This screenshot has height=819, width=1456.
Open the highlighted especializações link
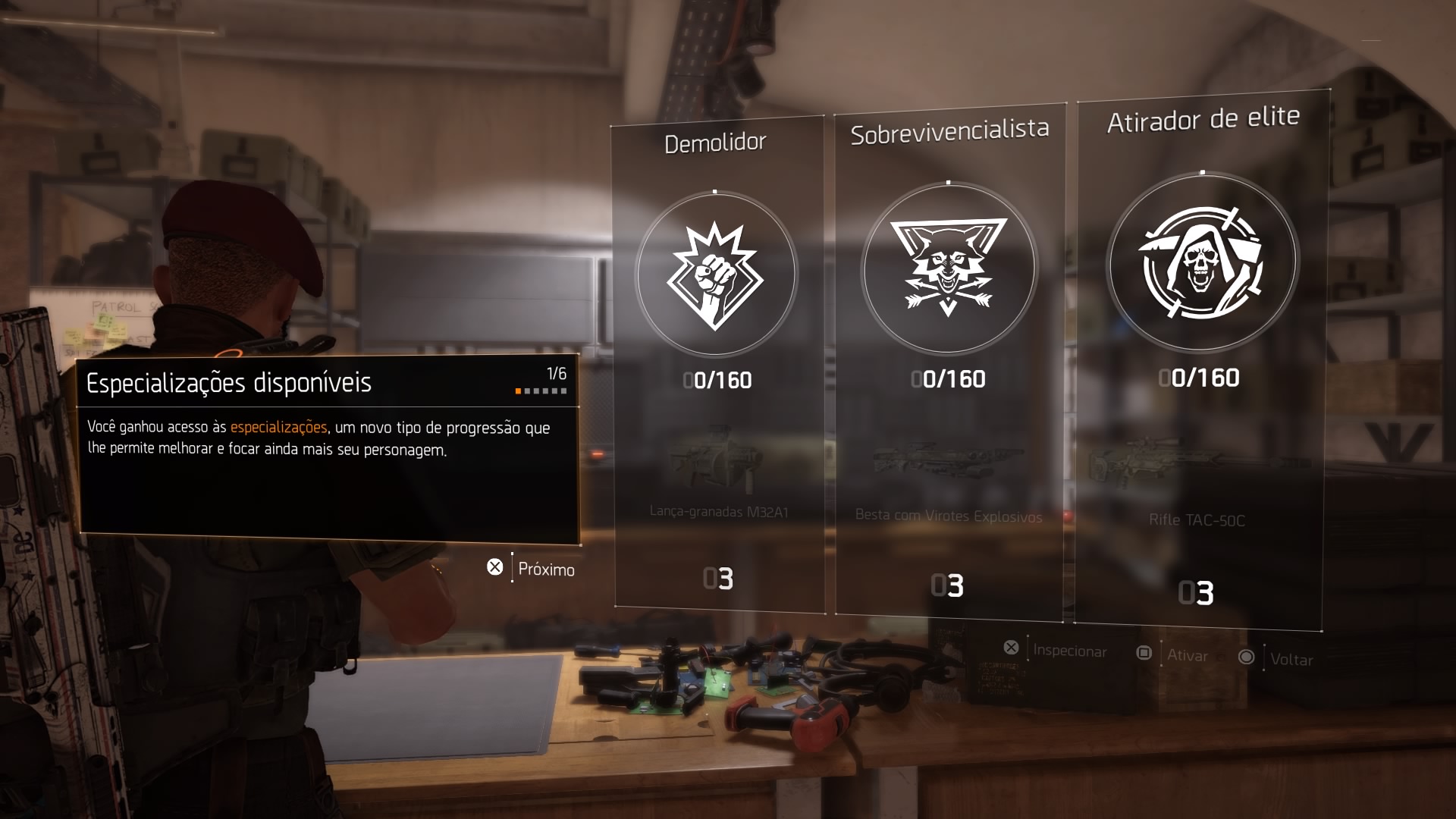point(278,427)
